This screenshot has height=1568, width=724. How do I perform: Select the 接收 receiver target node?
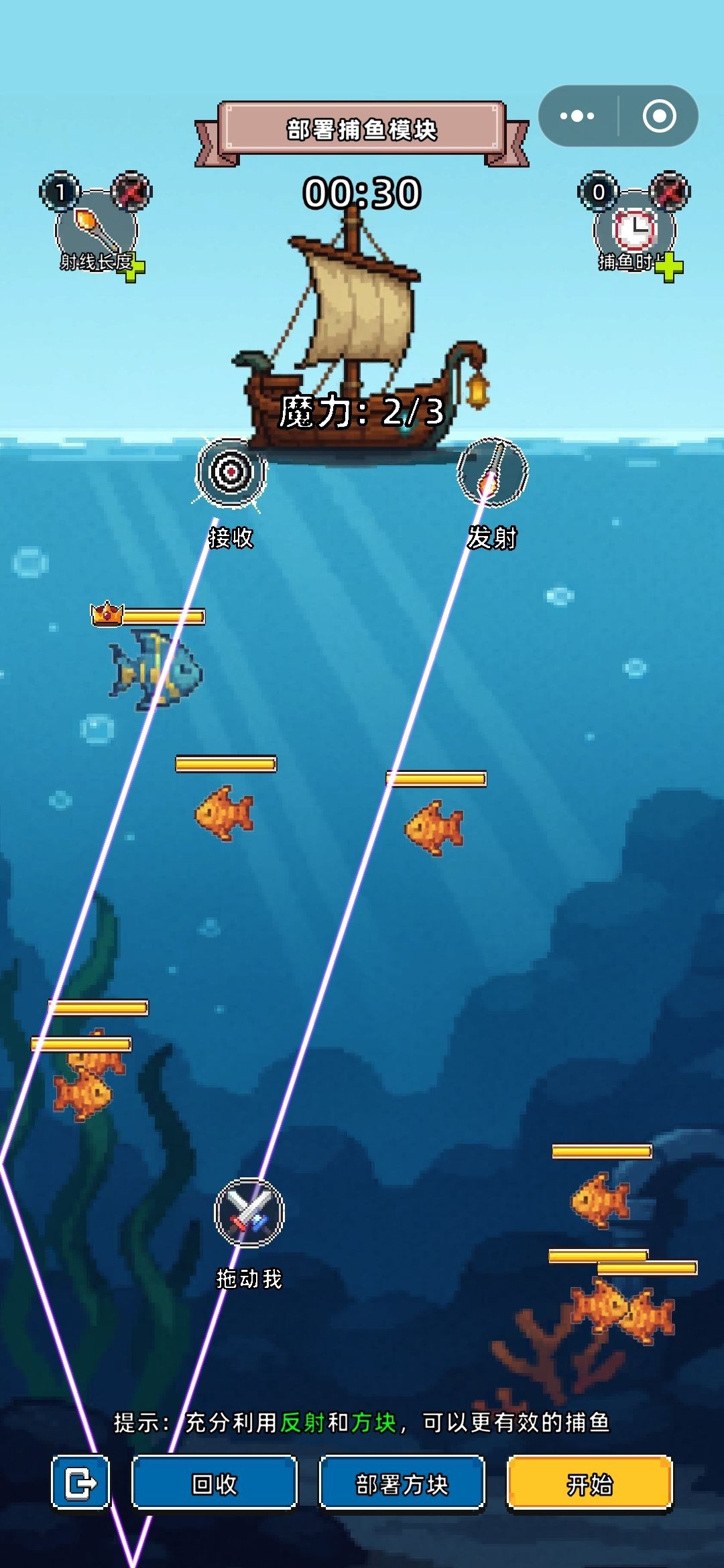tap(231, 472)
